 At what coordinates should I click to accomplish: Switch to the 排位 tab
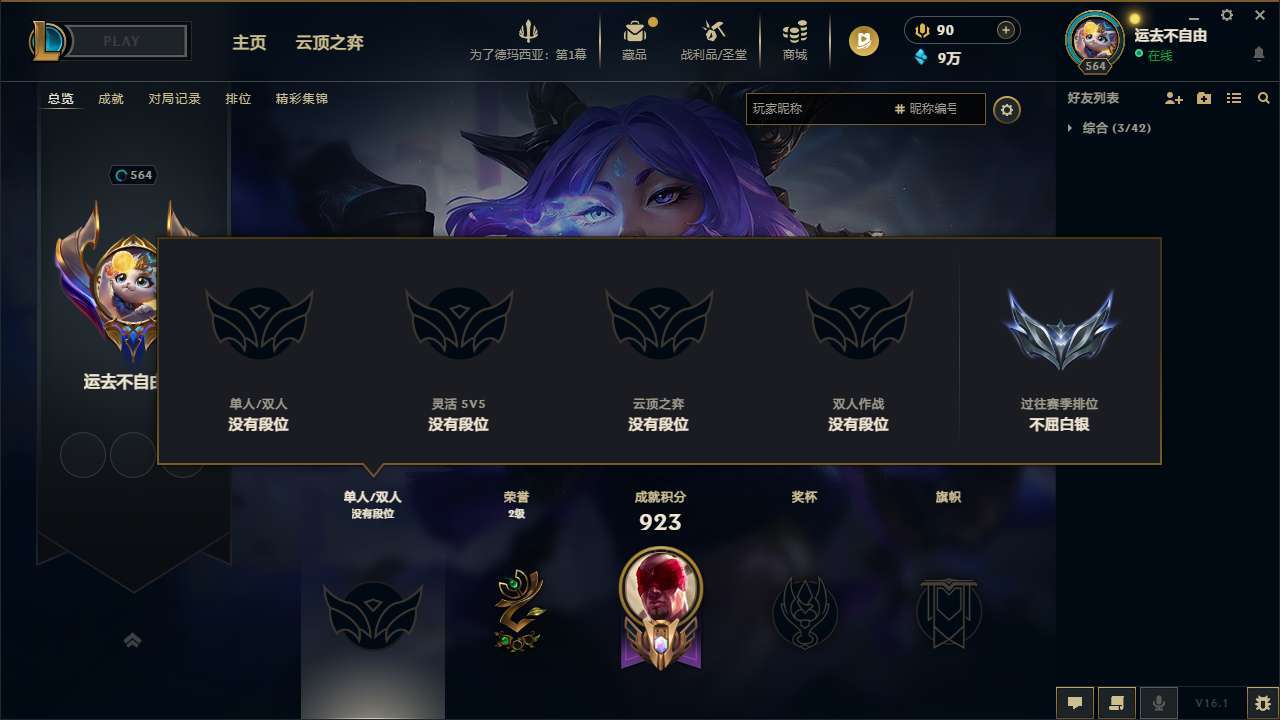(238, 98)
